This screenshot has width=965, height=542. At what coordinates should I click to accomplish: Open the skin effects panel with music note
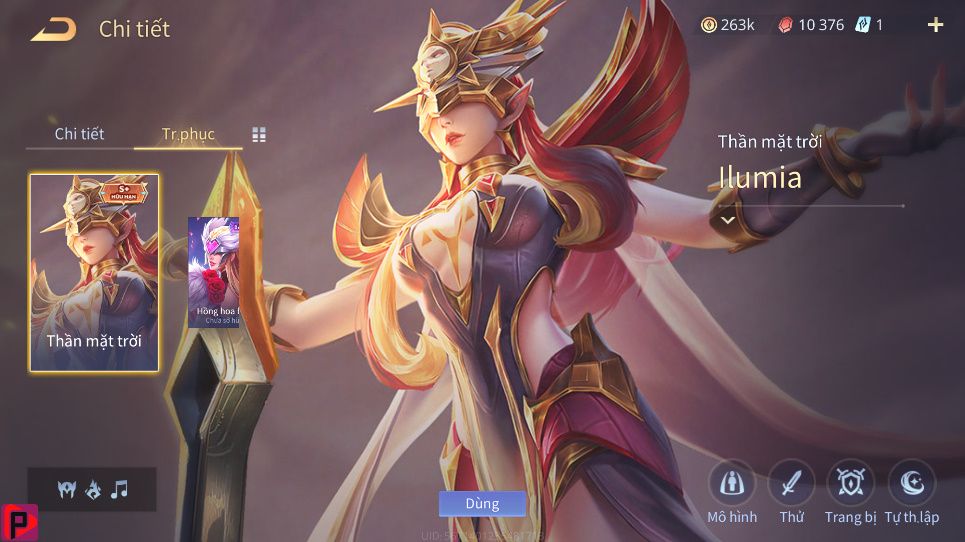click(x=92, y=489)
